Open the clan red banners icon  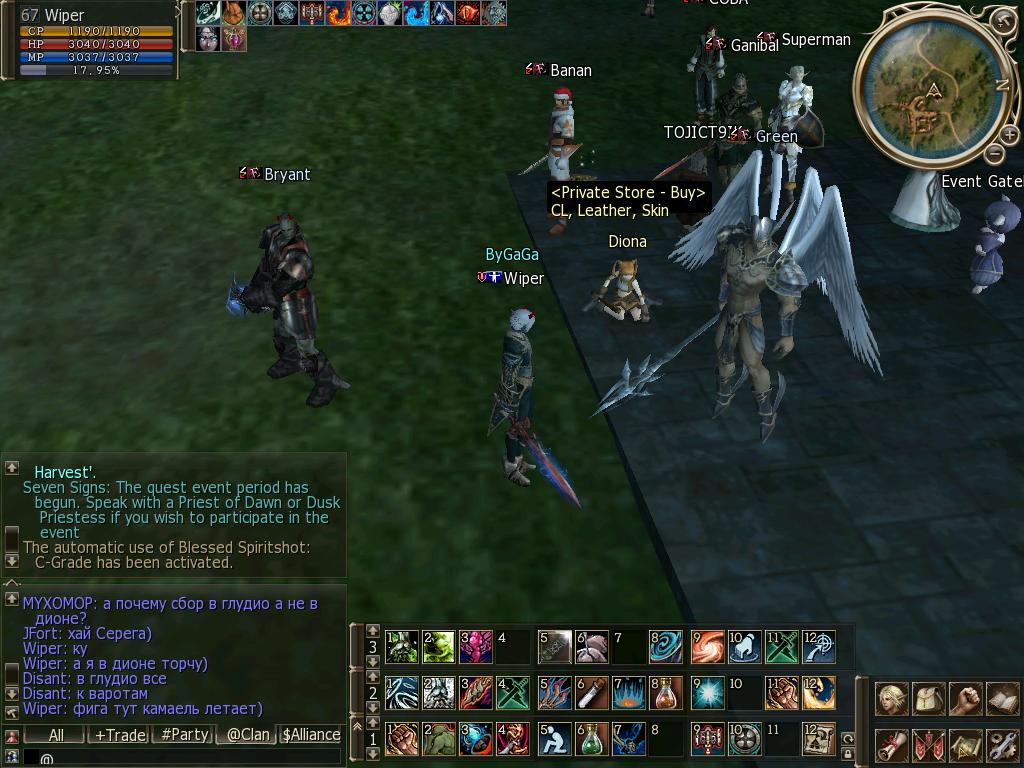point(929,745)
